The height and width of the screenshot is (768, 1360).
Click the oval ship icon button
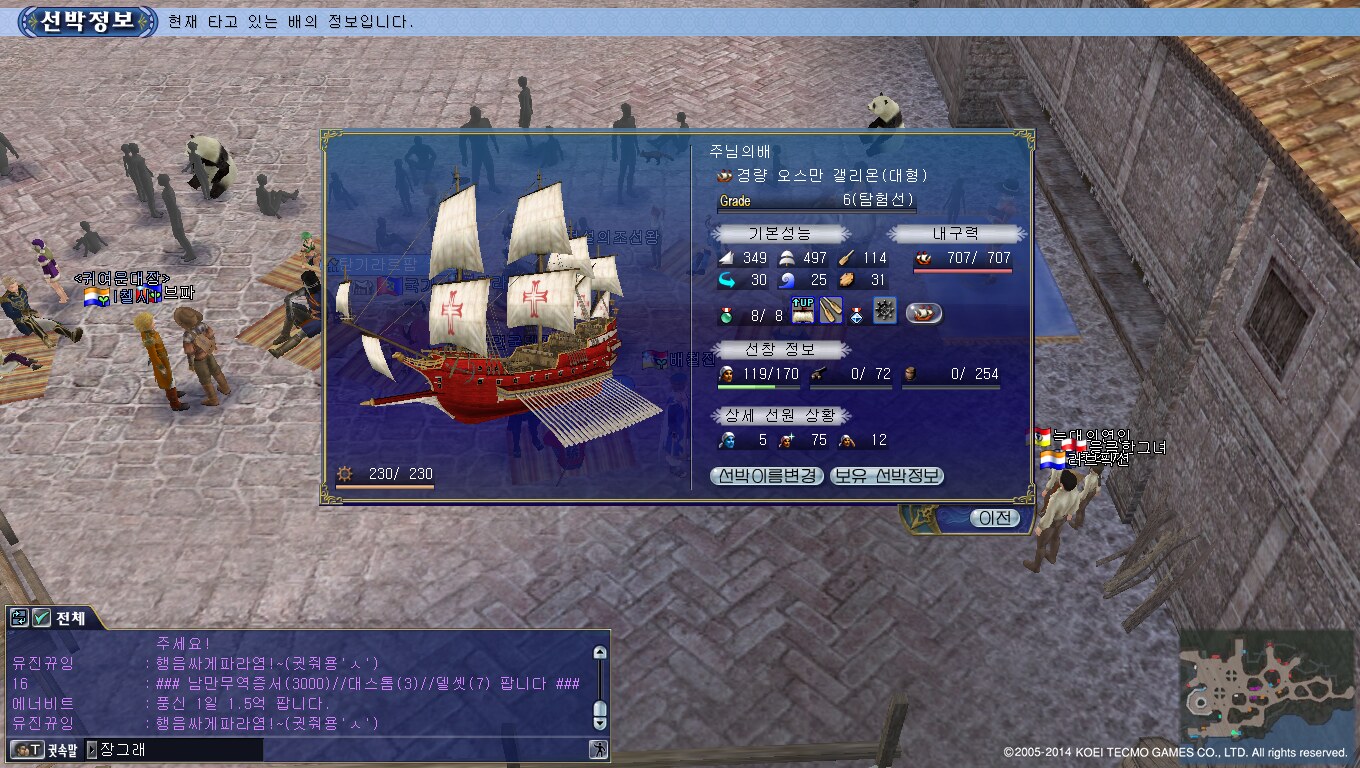coord(924,313)
